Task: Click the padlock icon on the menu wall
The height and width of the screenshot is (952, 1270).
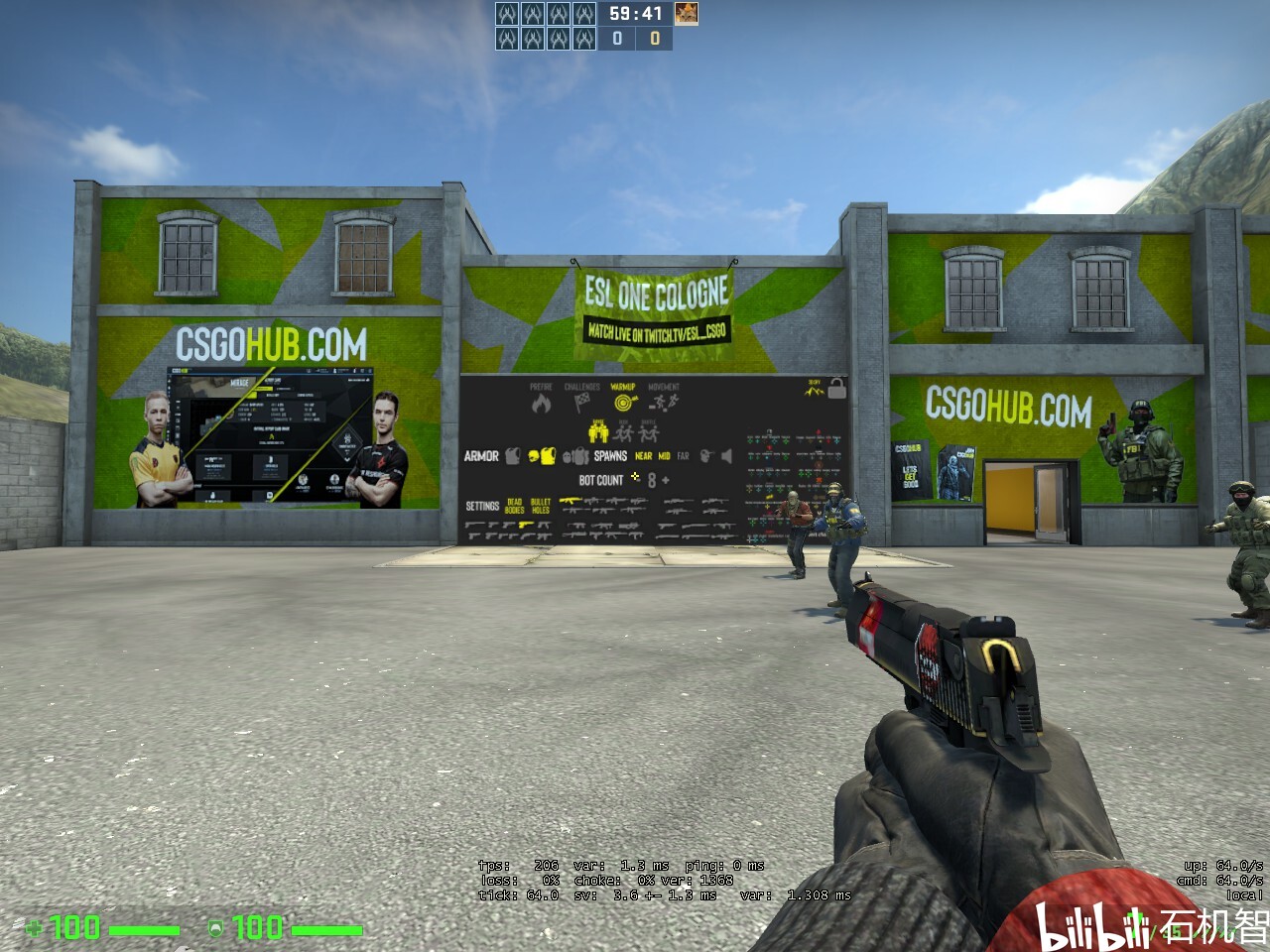Action: click(836, 390)
